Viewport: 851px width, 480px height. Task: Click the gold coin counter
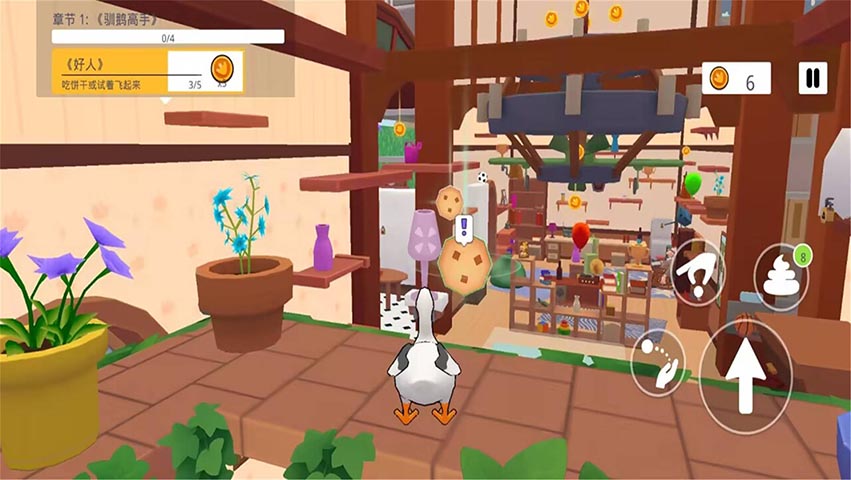coord(735,78)
